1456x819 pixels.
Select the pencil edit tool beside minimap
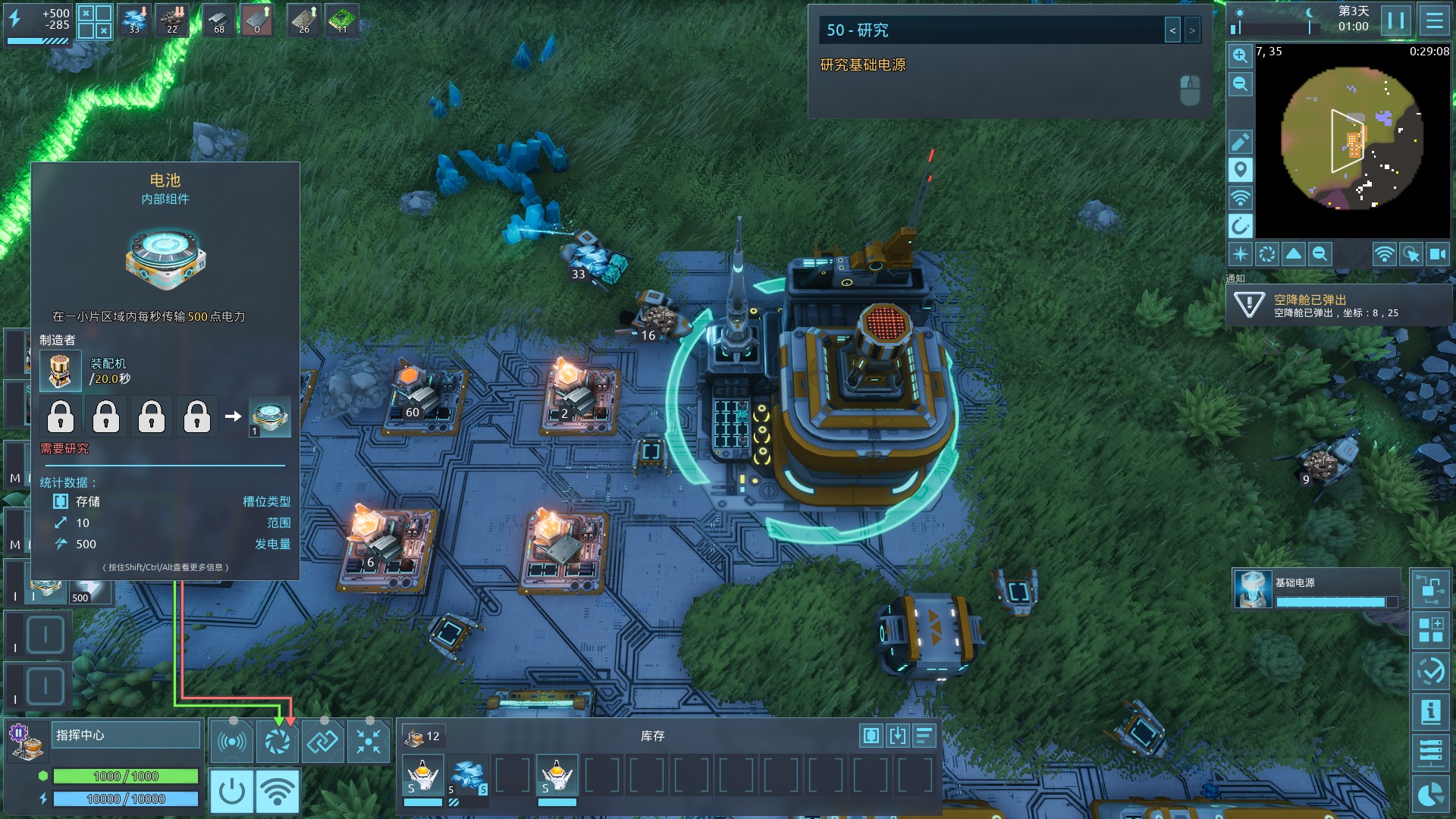(1240, 142)
